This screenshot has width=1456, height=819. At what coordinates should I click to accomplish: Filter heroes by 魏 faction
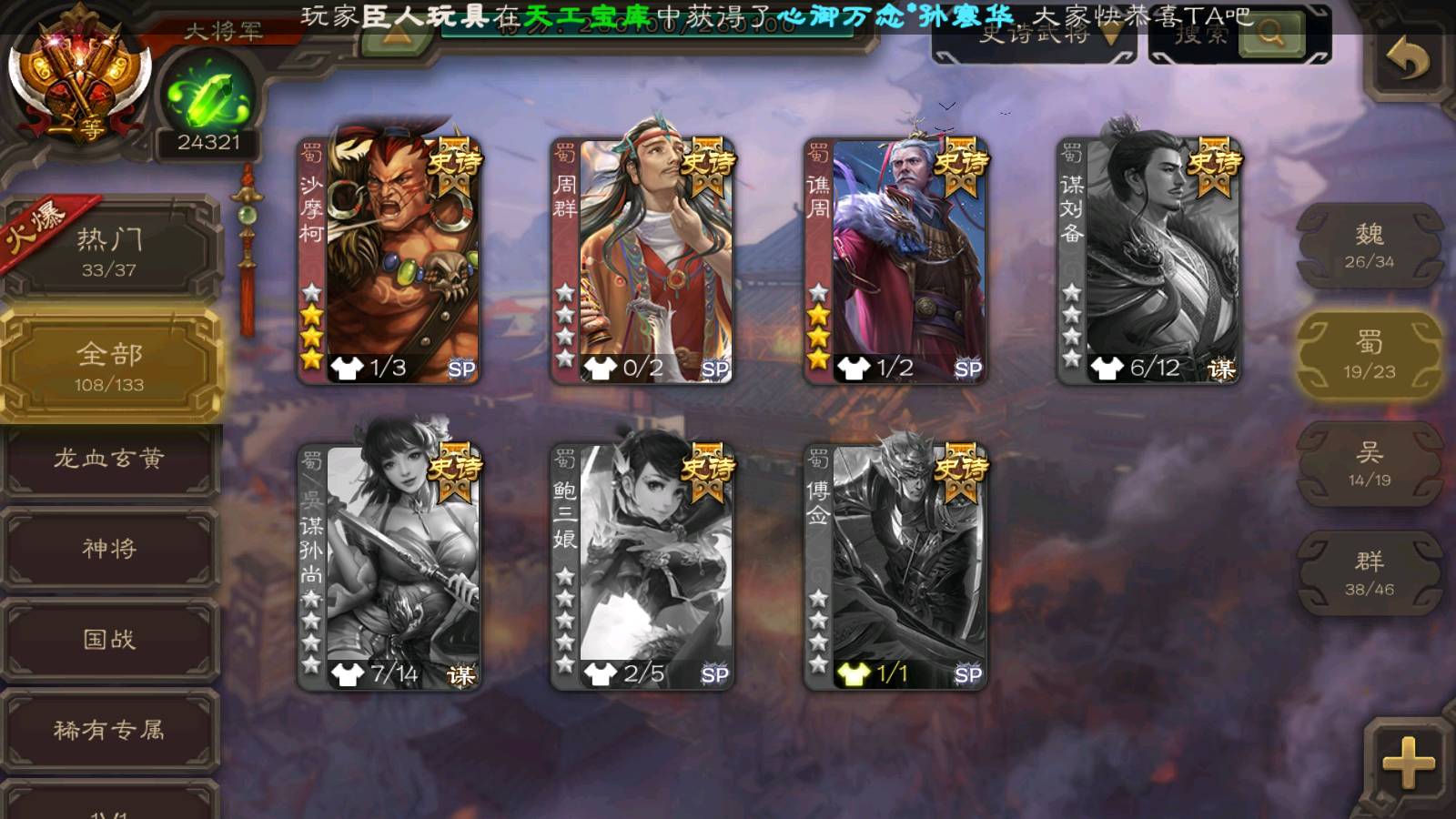[1369, 246]
